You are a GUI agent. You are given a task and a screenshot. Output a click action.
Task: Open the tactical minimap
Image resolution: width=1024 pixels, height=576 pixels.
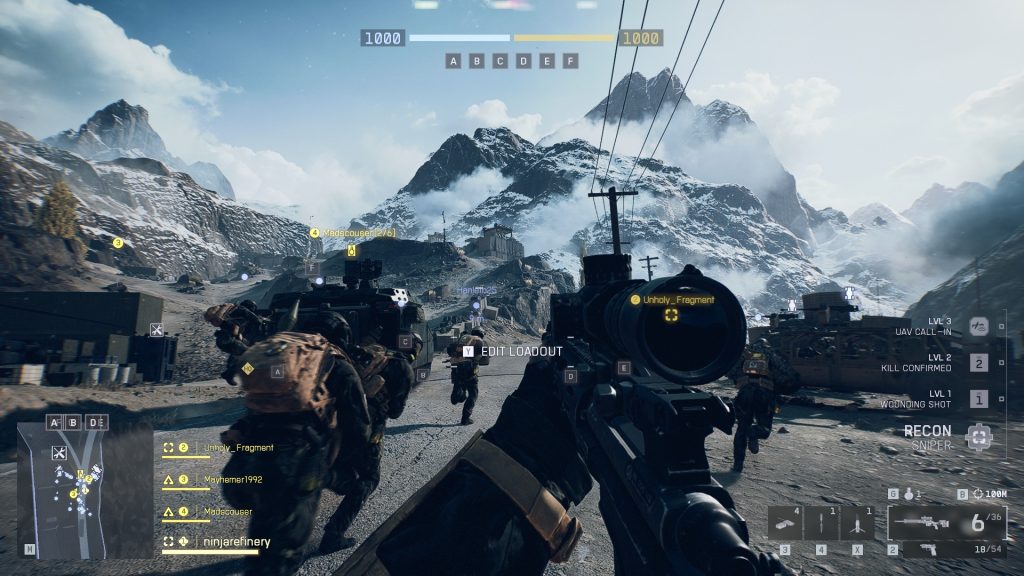point(84,489)
